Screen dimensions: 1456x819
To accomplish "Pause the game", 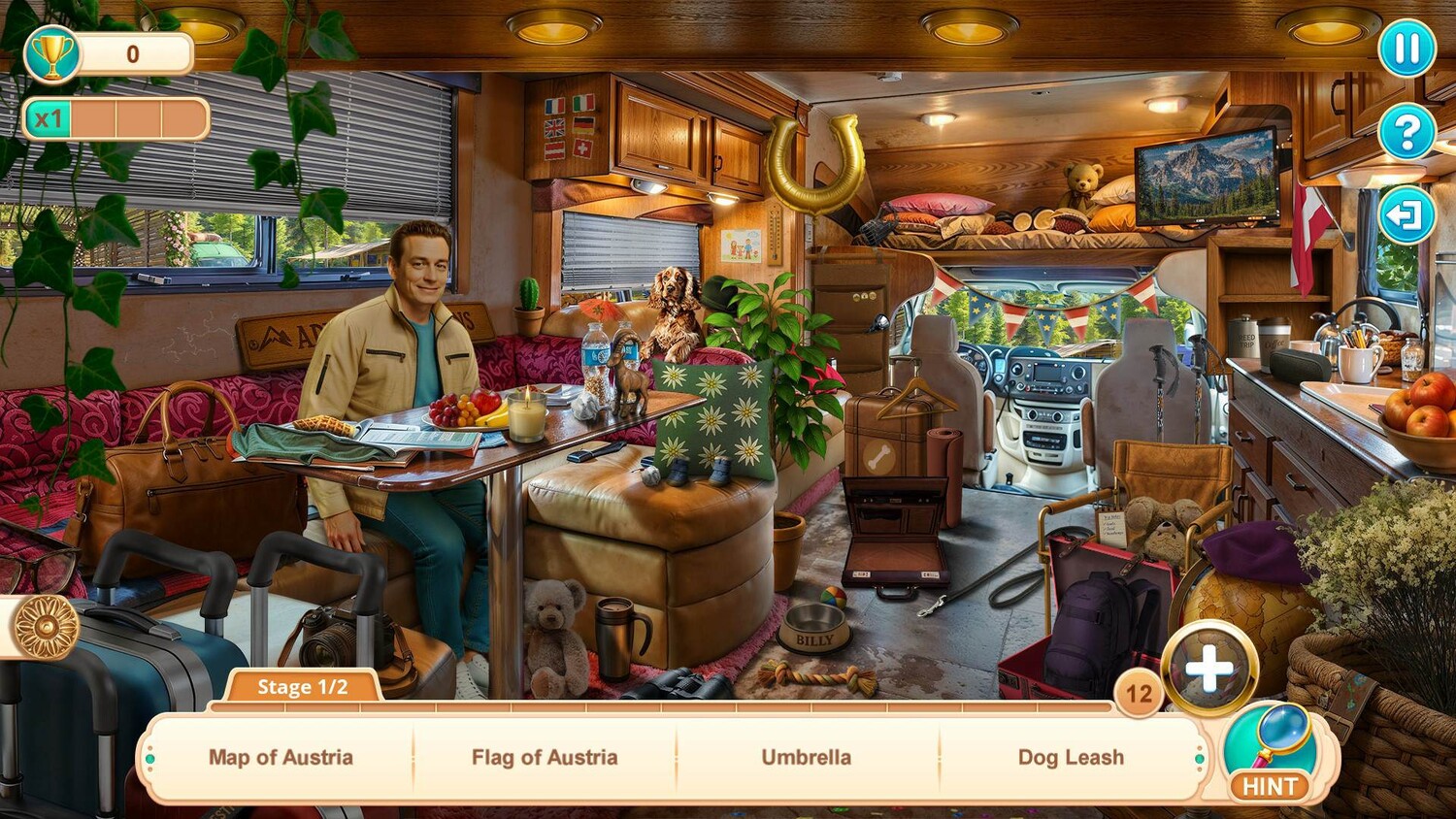I will 1406,48.
